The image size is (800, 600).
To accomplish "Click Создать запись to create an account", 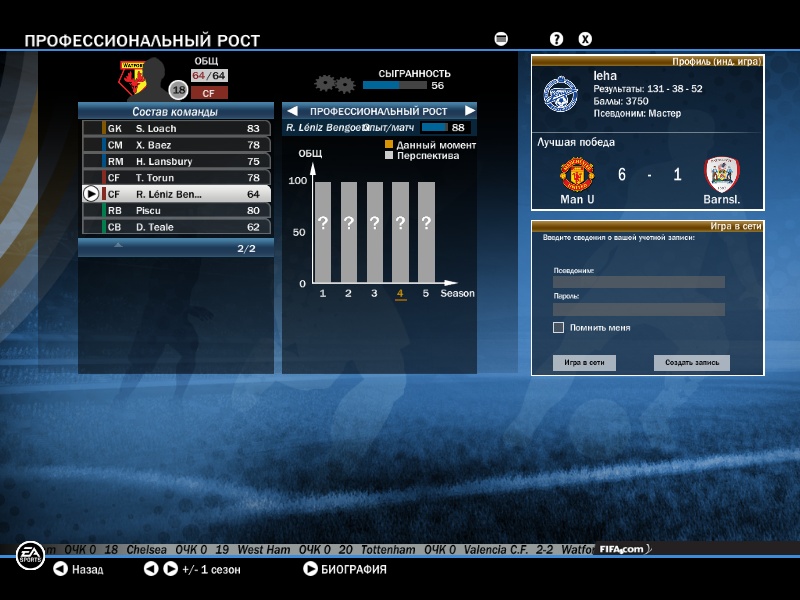I will pyautogui.click(x=692, y=363).
